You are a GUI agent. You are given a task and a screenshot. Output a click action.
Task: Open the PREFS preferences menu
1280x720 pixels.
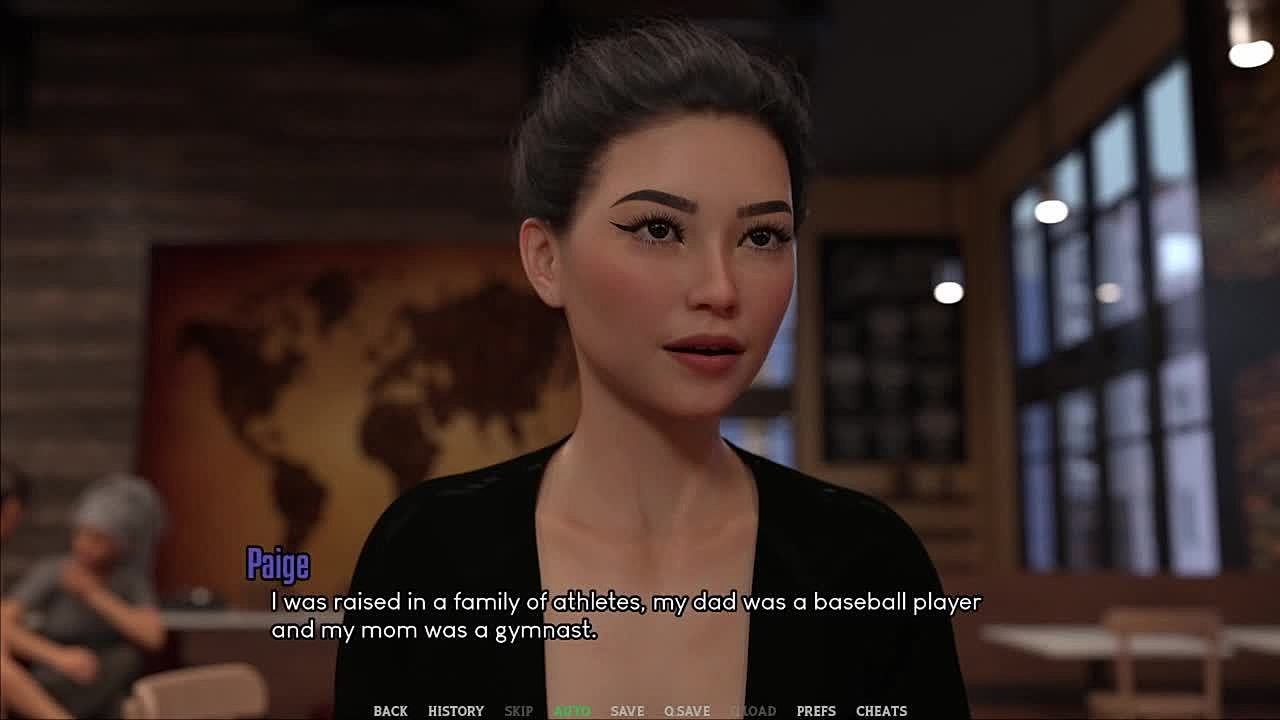point(816,711)
